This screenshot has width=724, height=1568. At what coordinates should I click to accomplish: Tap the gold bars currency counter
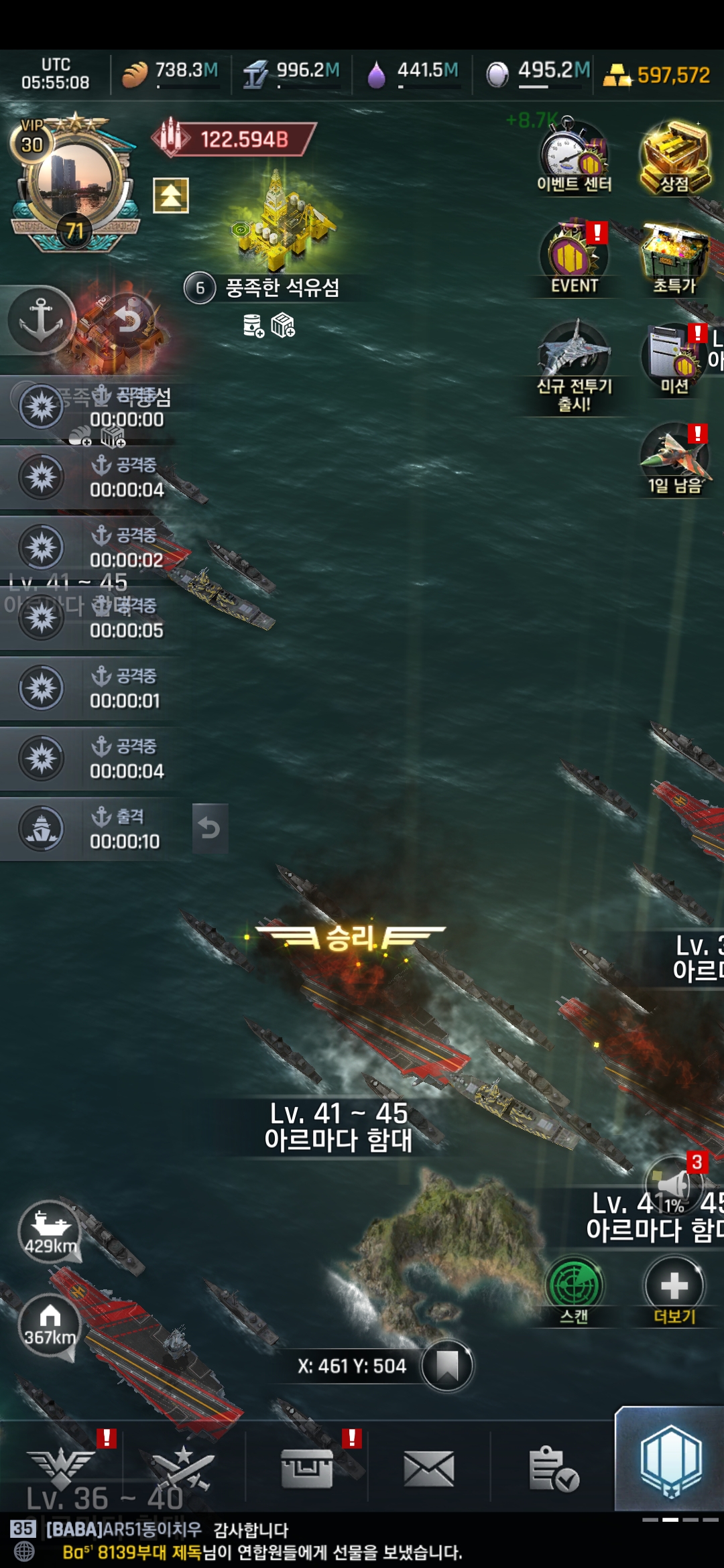(657, 75)
